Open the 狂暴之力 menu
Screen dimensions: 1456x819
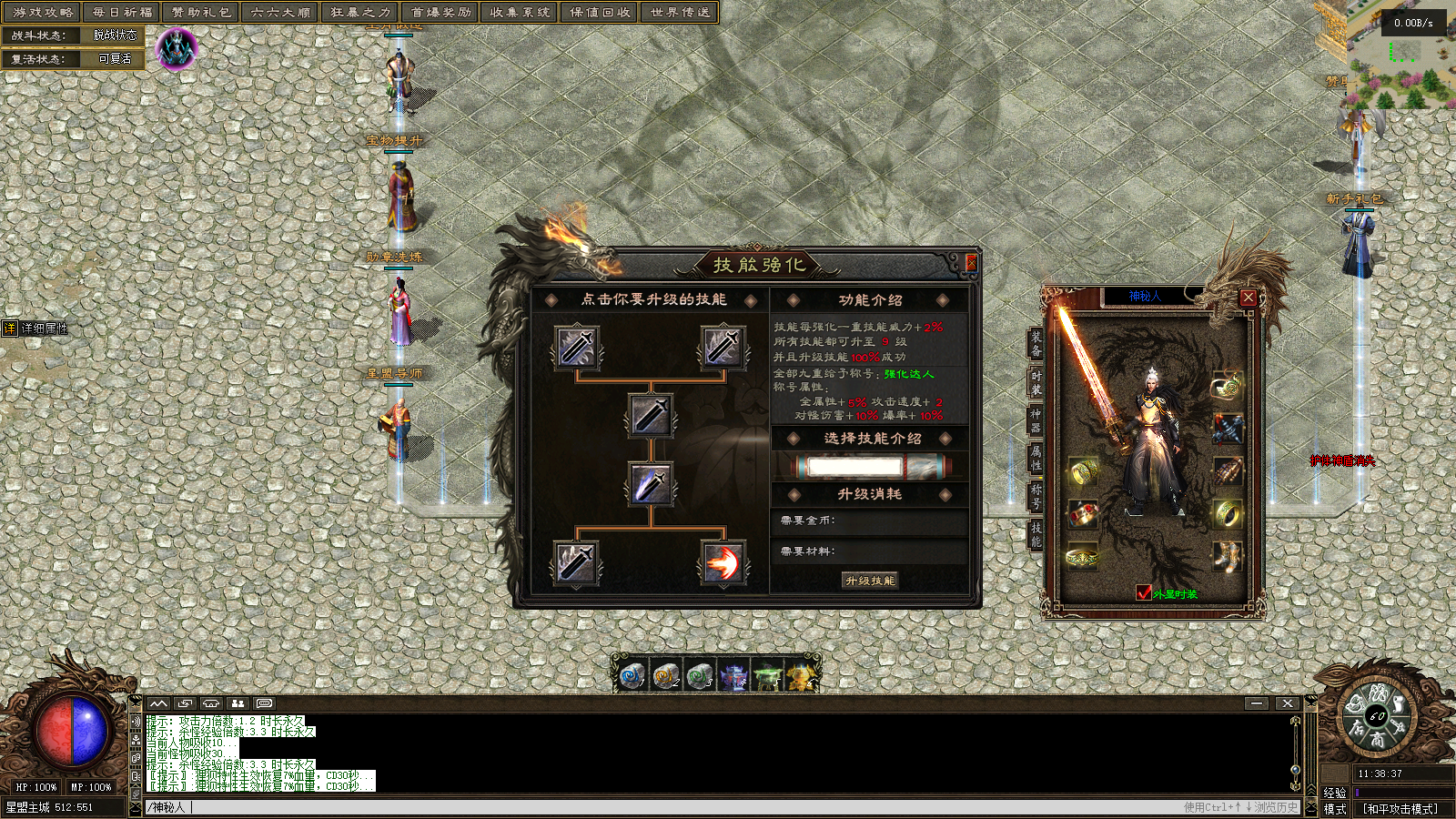tap(360, 13)
